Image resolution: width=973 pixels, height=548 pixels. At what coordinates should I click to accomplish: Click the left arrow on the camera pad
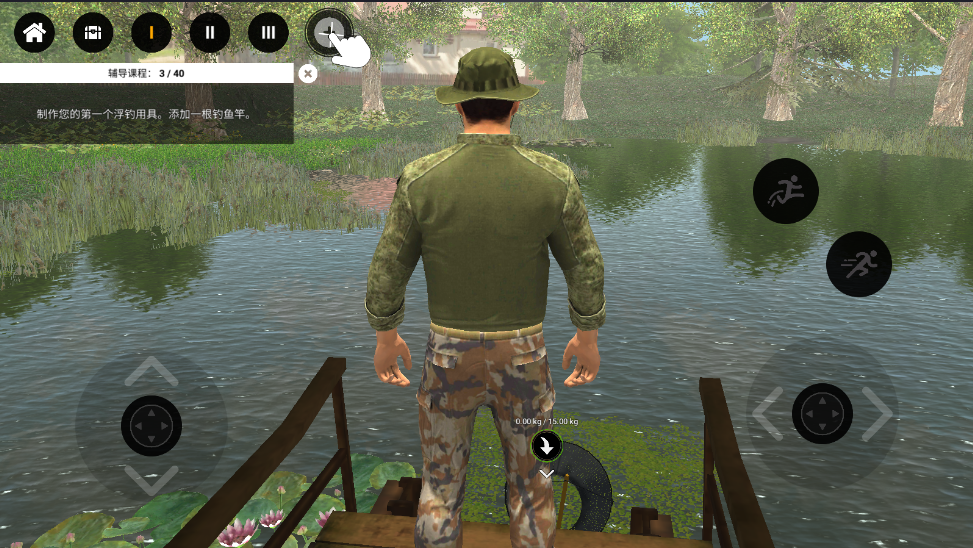(769, 413)
